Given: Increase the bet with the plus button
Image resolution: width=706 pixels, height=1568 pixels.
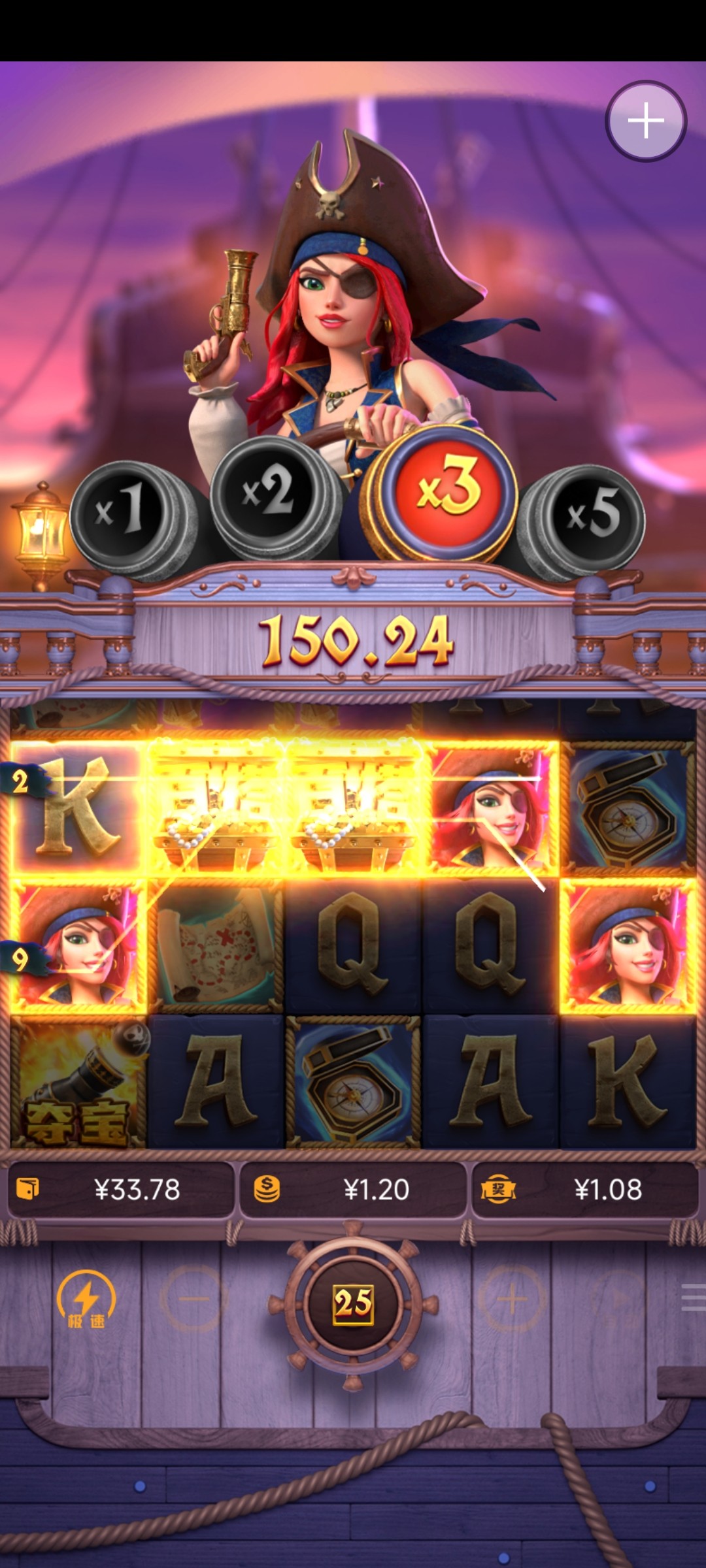Looking at the screenshot, I should click(513, 1299).
